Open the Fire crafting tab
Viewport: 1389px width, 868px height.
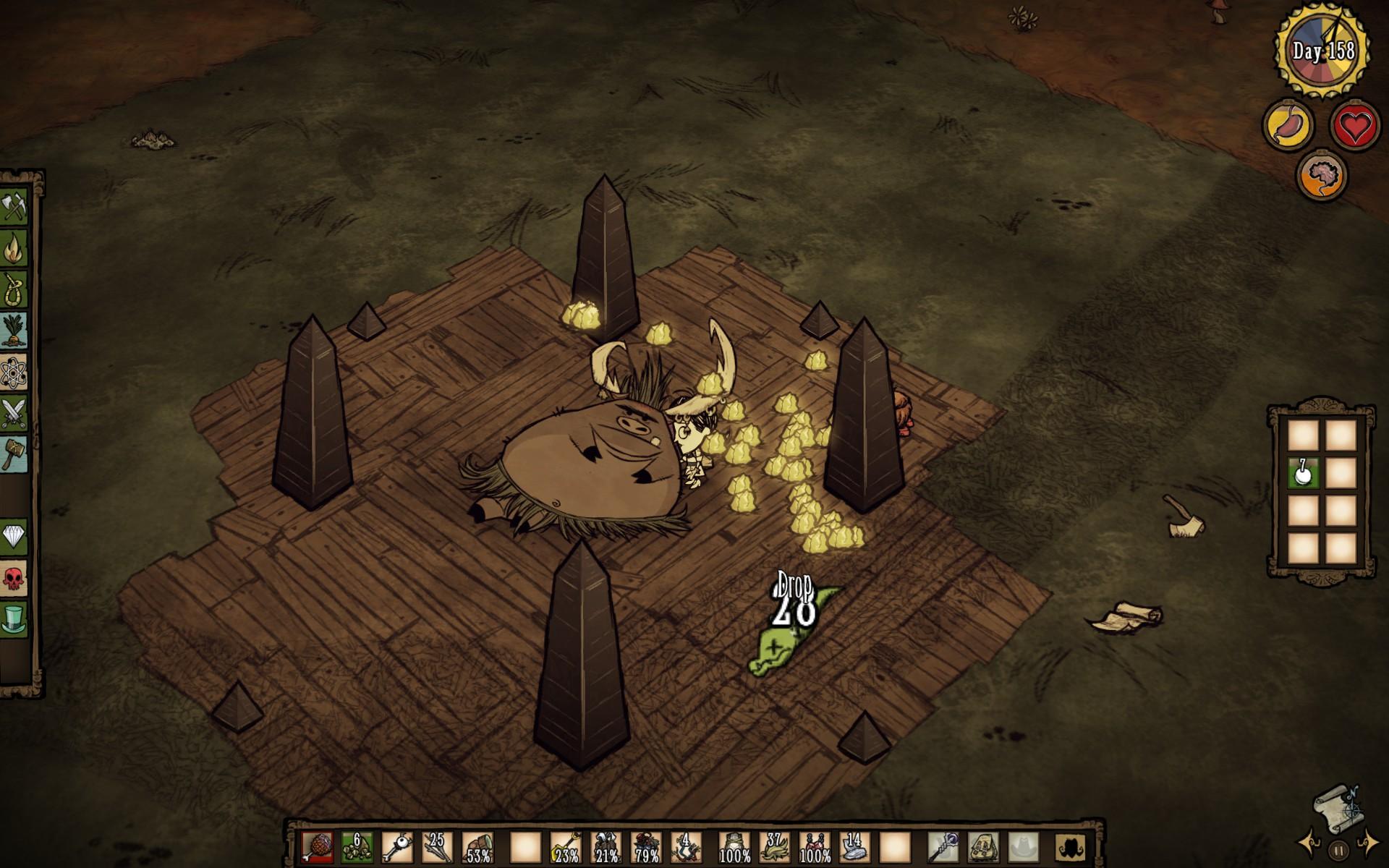click(x=14, y=248)
